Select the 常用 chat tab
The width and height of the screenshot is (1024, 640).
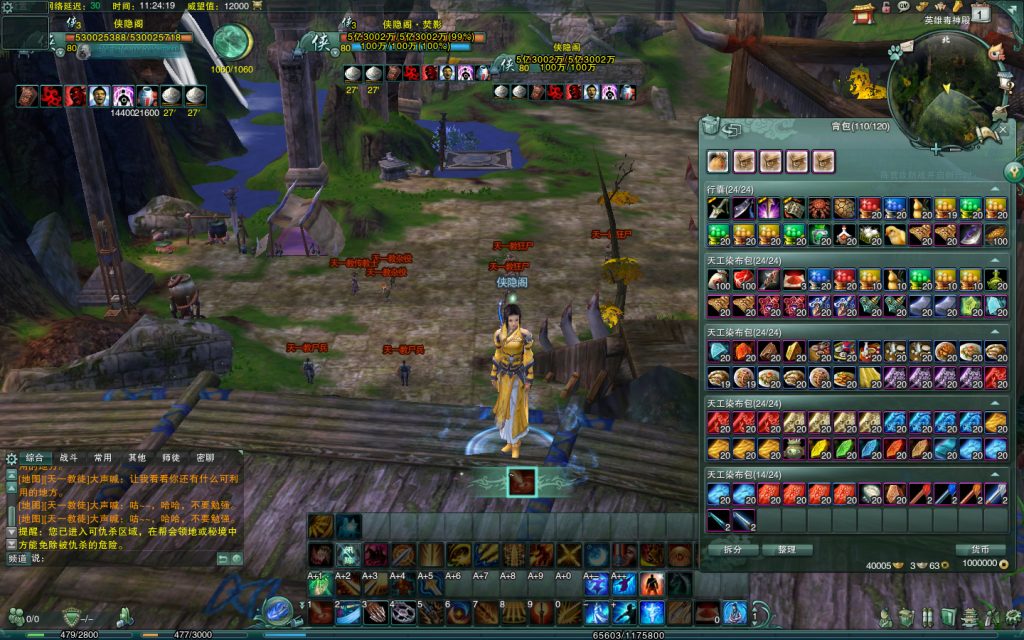[103, 457]
